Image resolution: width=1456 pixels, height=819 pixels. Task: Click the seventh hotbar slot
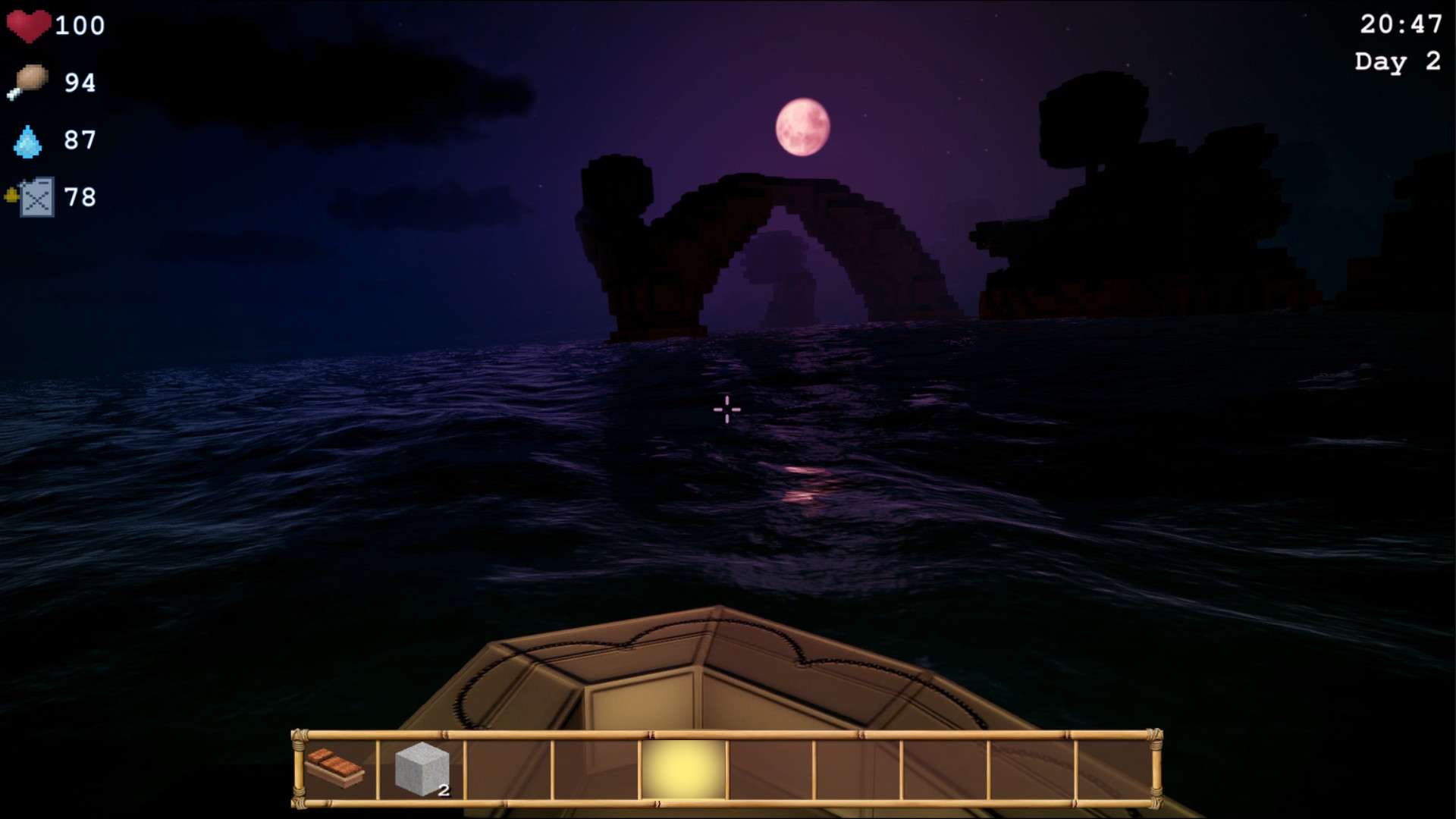click(x=856, y=767)
